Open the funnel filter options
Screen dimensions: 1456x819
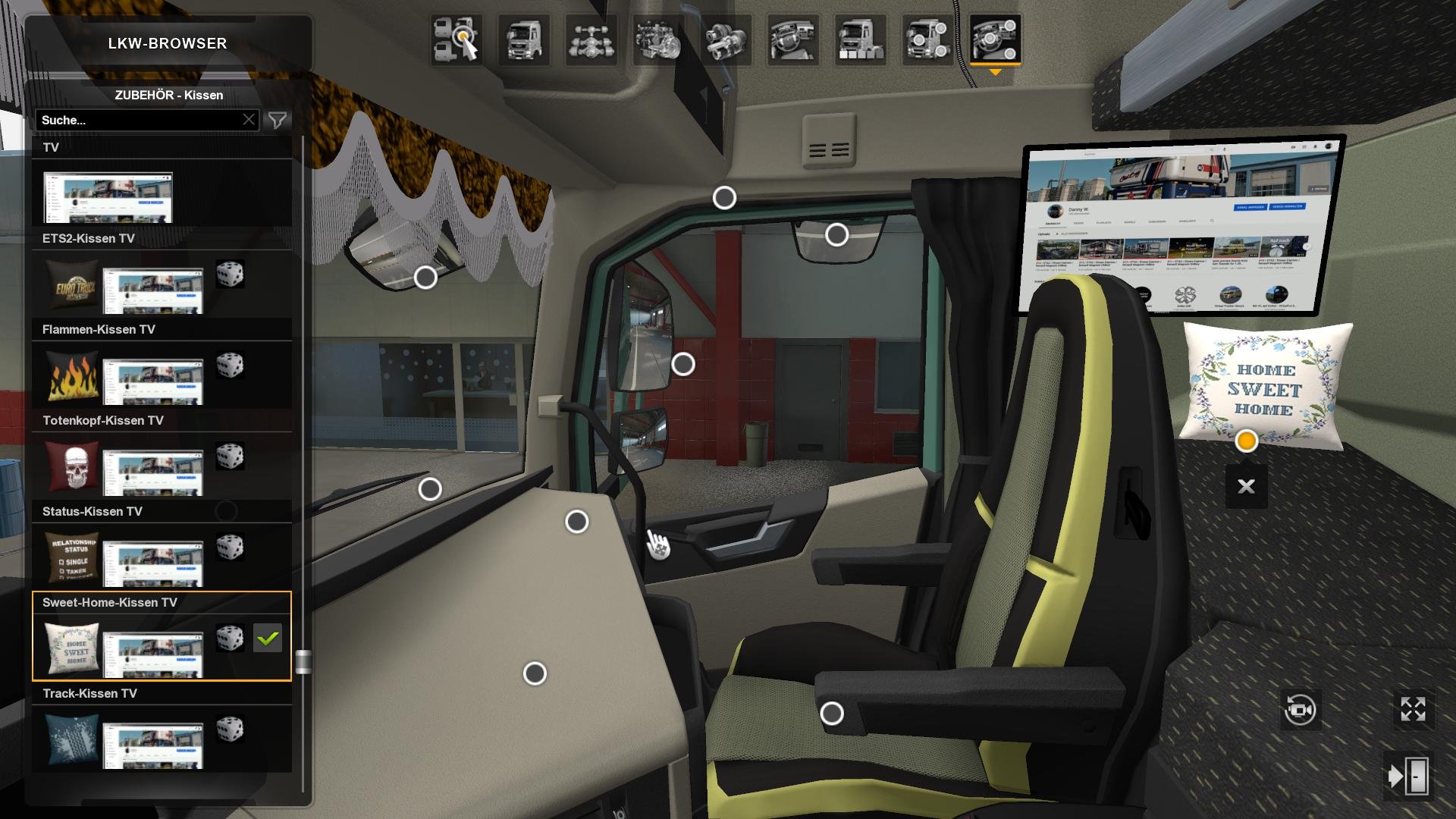tap(278, 120)
